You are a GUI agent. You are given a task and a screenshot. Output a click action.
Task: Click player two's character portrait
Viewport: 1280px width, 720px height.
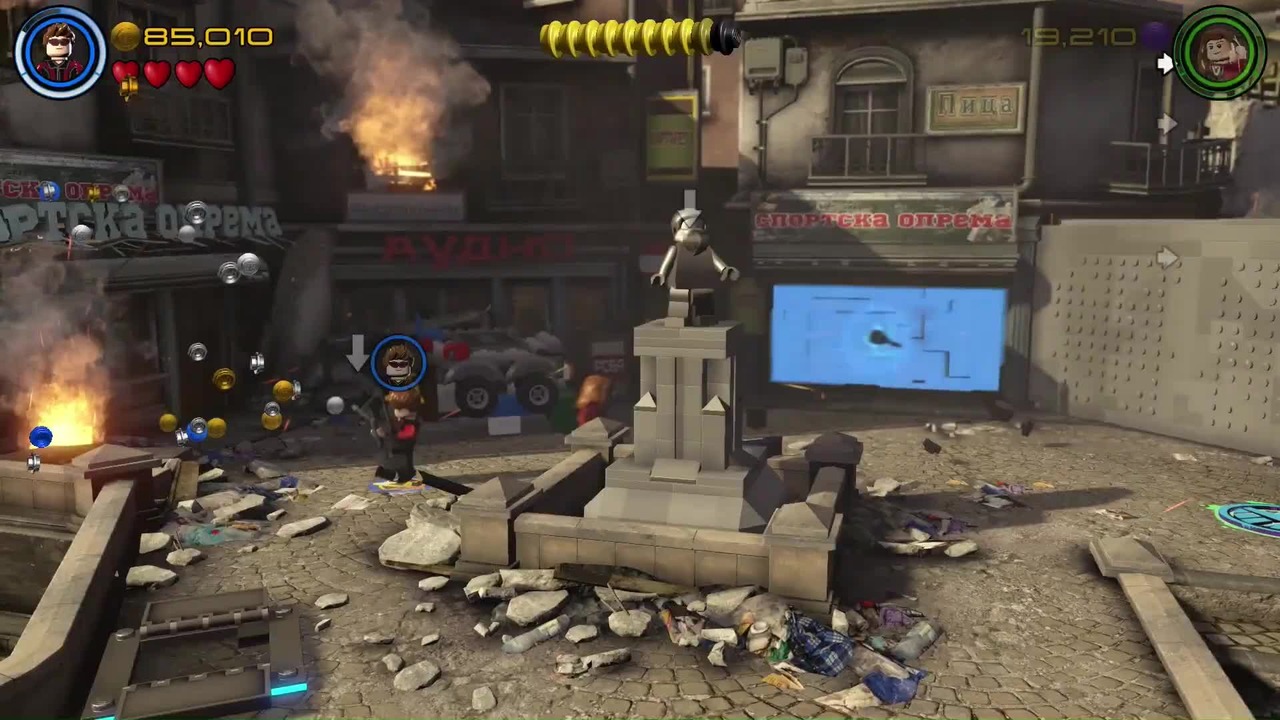click(1220, 52)
